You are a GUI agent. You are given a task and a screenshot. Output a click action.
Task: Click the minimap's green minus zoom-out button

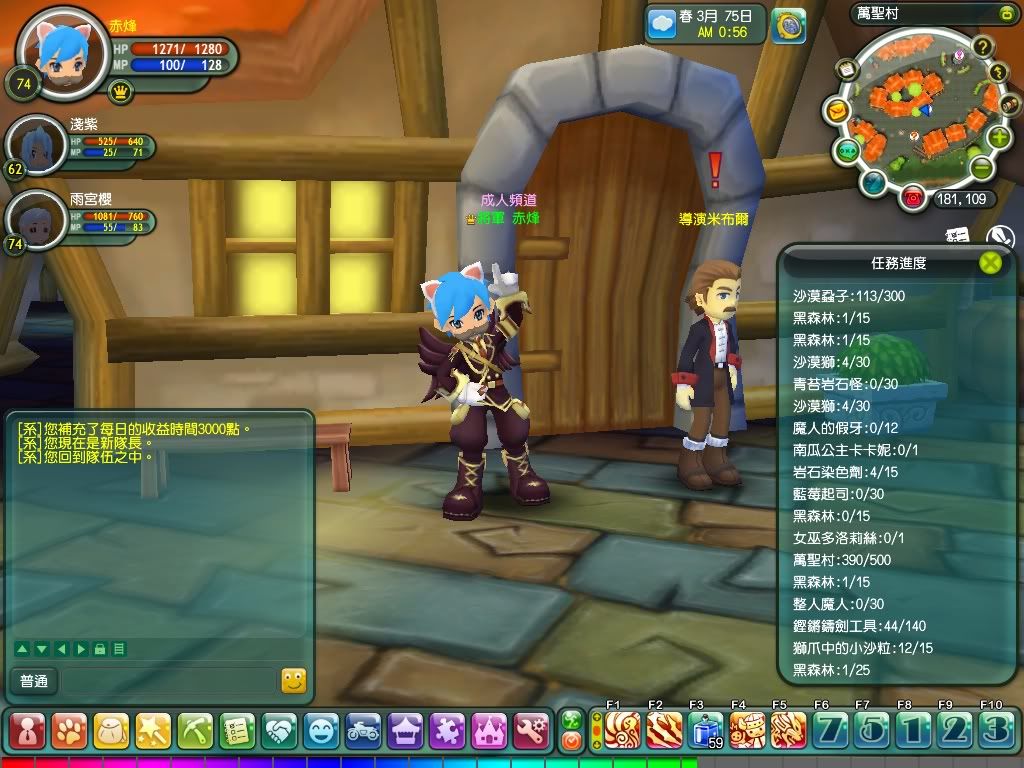click(982, 167)
